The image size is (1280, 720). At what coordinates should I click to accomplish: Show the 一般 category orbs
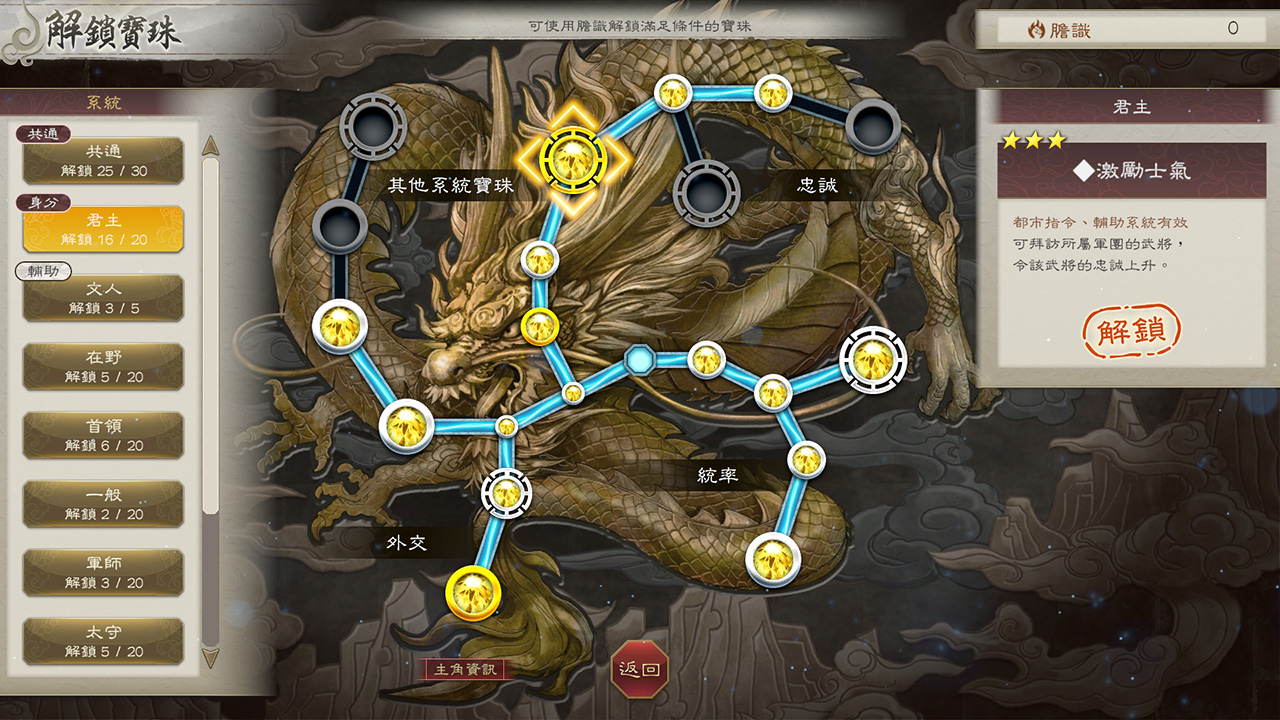103,504
